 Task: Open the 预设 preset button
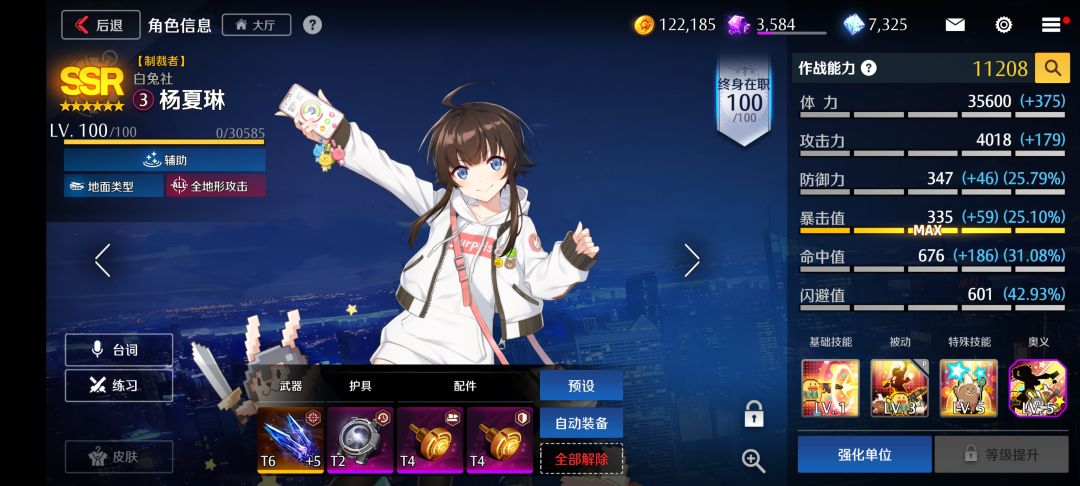point(581,386)
